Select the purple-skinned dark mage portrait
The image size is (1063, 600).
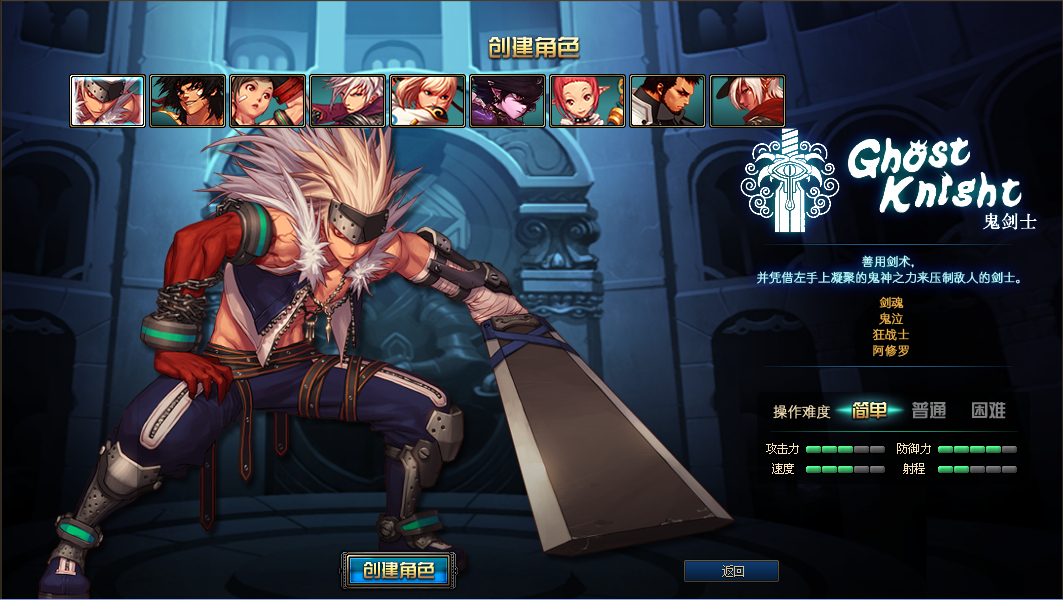pos(507,101)
